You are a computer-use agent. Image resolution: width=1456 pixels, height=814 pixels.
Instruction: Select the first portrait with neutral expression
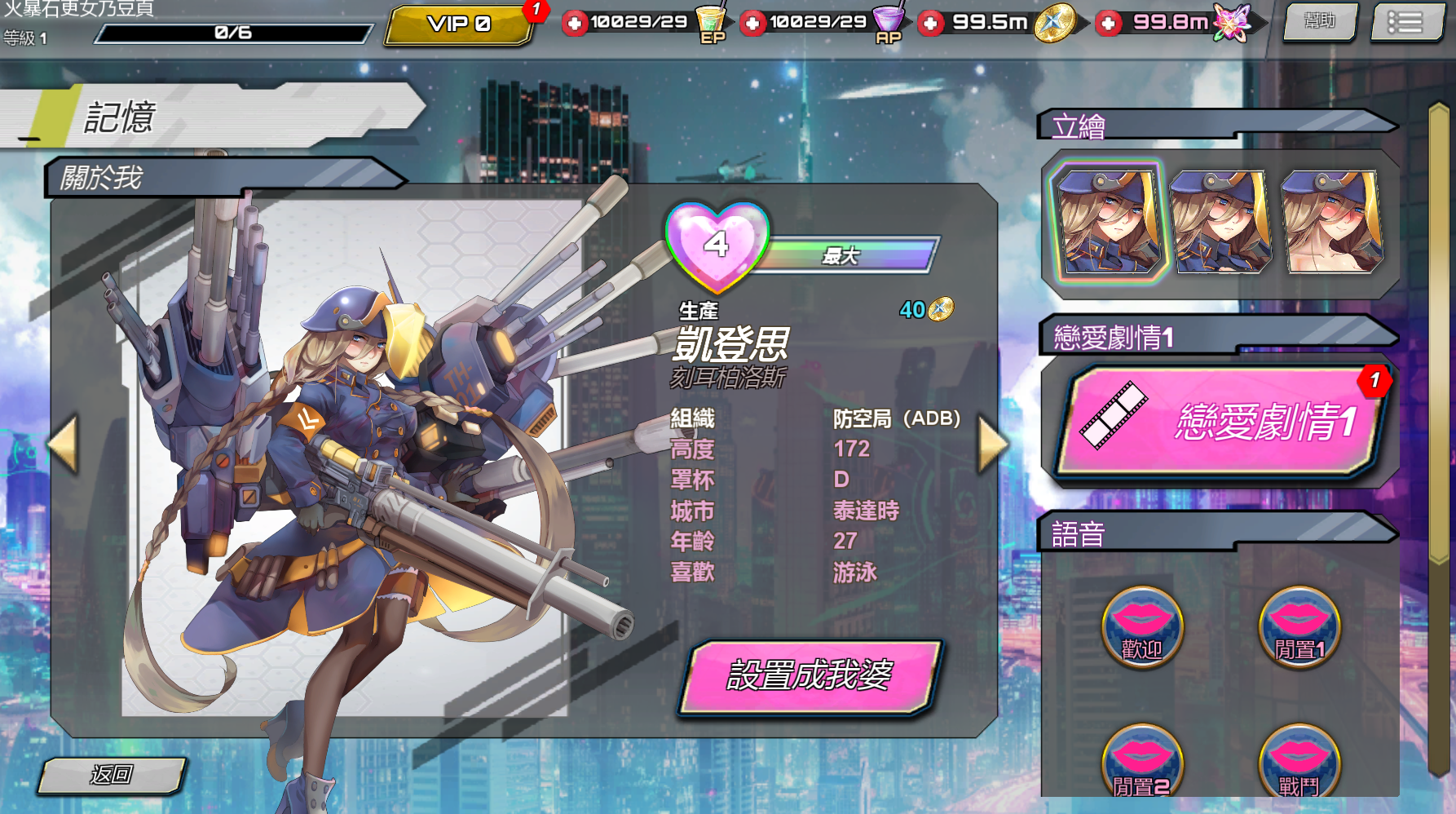[x=1109, y=220]
